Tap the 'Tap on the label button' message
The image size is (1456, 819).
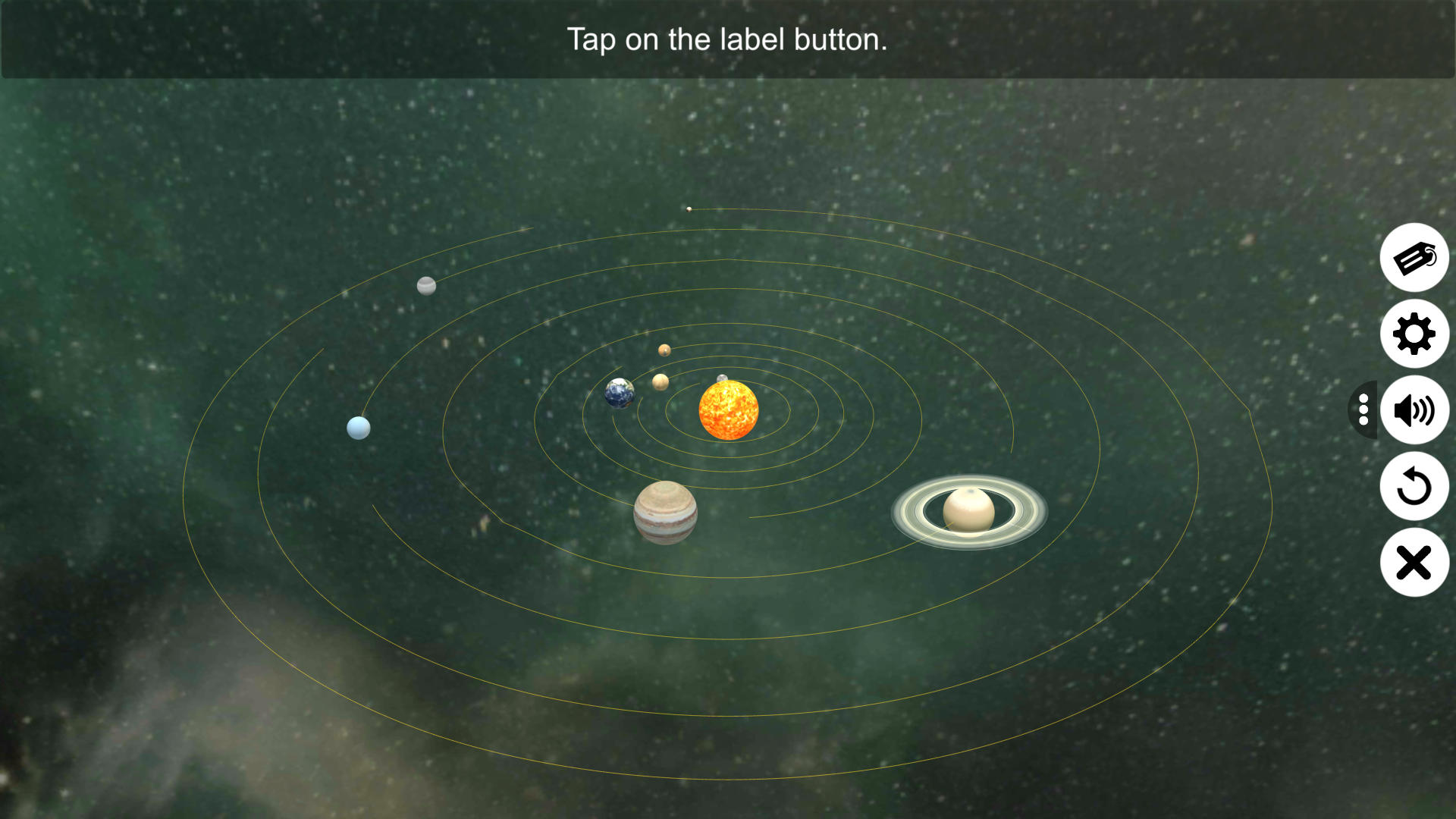(x=726, y=39)
